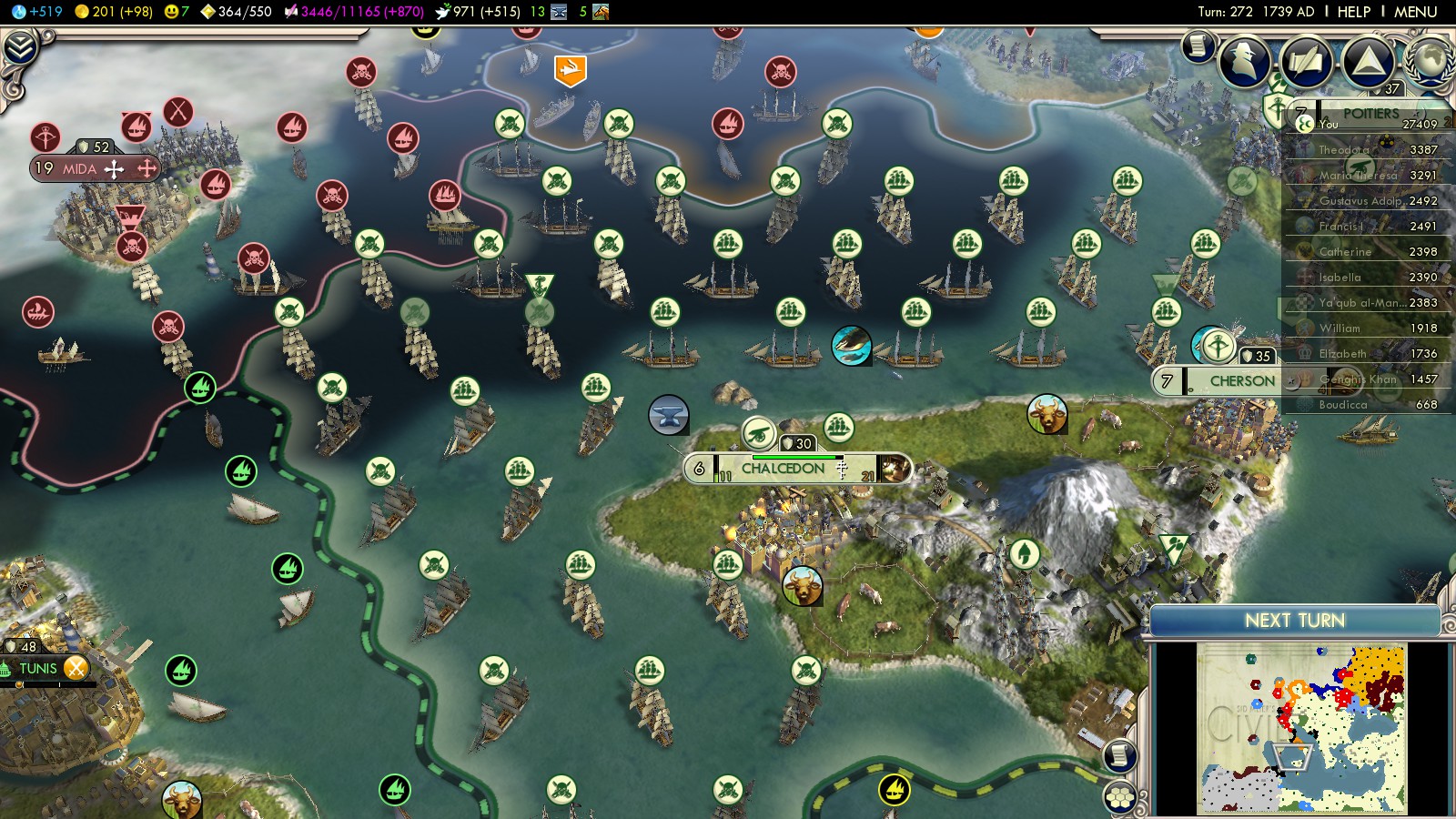Image resolution: width=1456 pixels, height=819 pixels.
Task: Open minimap options scroll button
Action: click(x=1120, y=755)
